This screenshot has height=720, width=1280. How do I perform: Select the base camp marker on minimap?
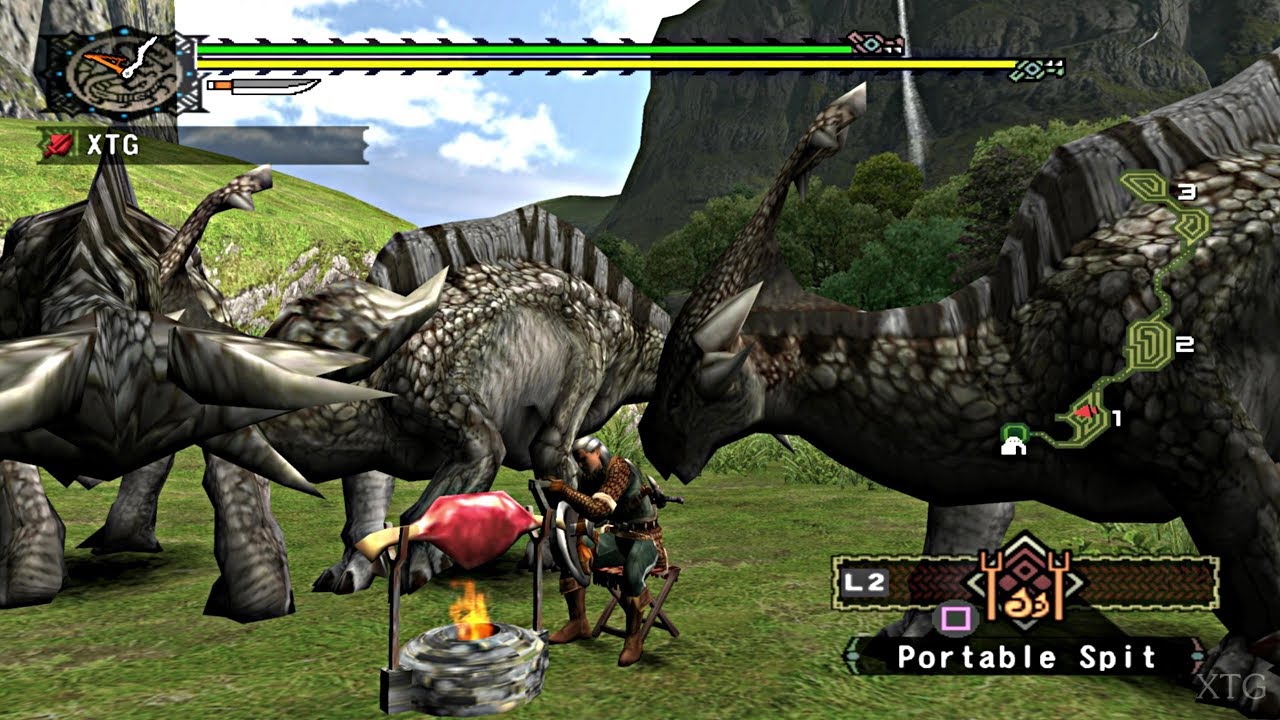[x=1015, y=439]
